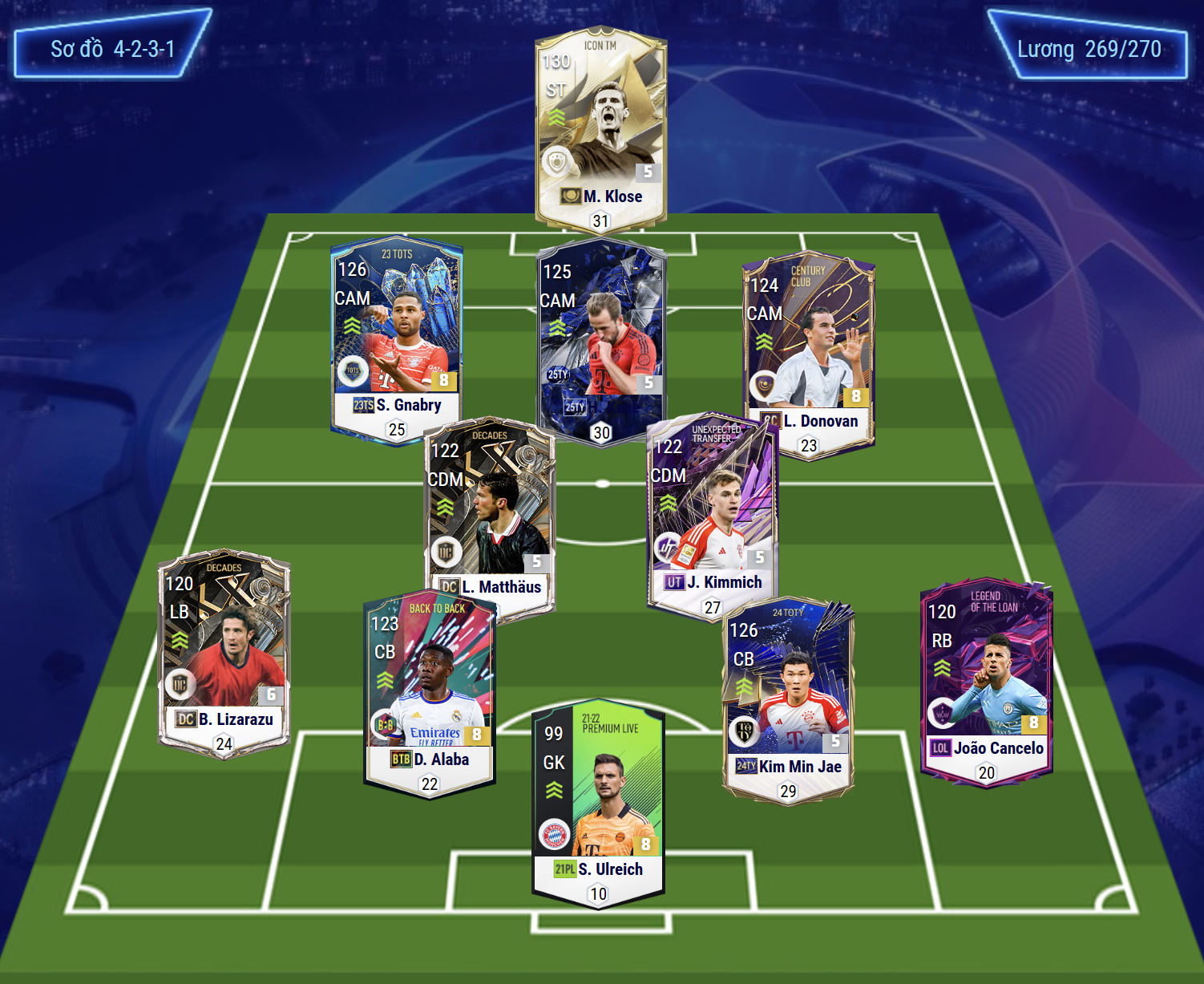The width and height of the screenshot is (1204, 984).
Task: Choose the João Cancelo right back card
Action: 986,682
